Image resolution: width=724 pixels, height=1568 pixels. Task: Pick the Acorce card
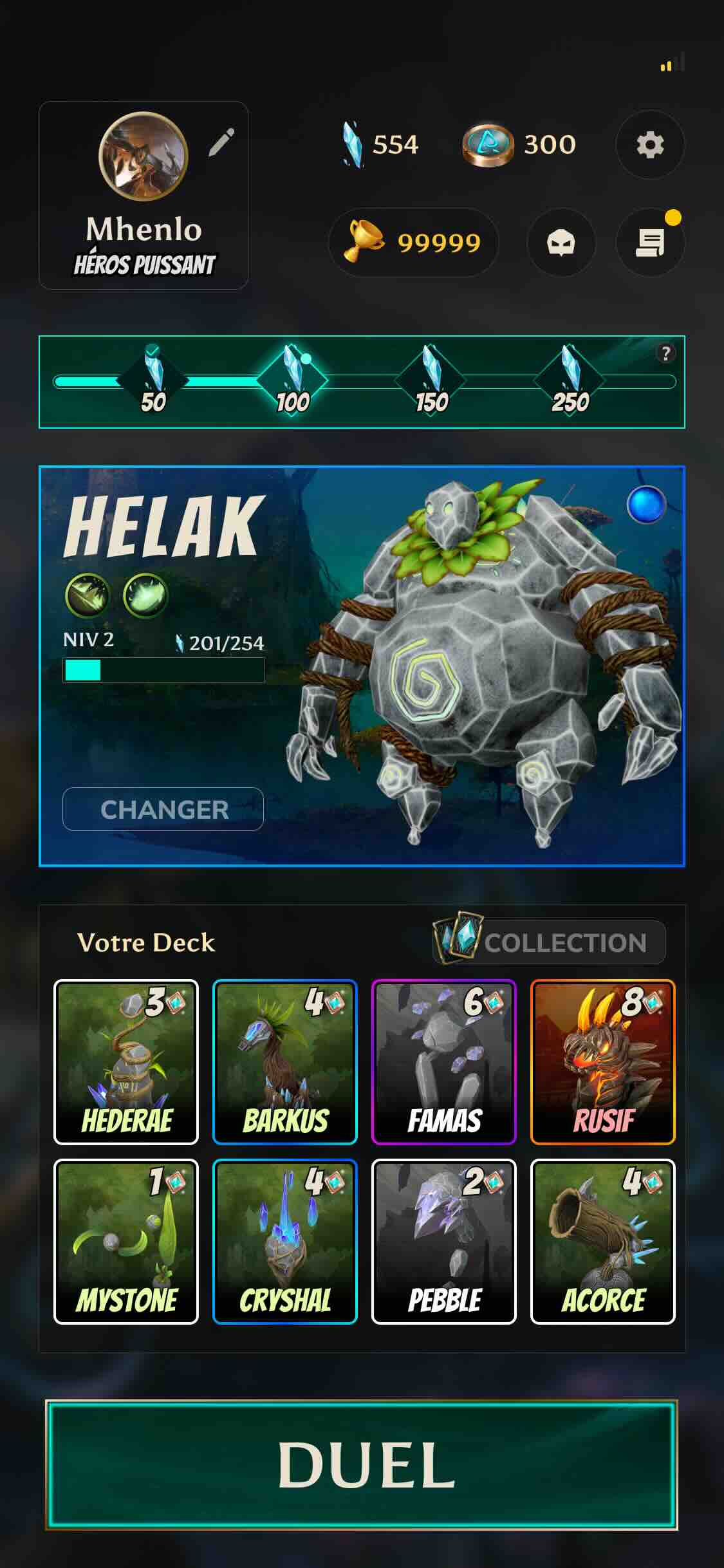tap(603, 1242)
